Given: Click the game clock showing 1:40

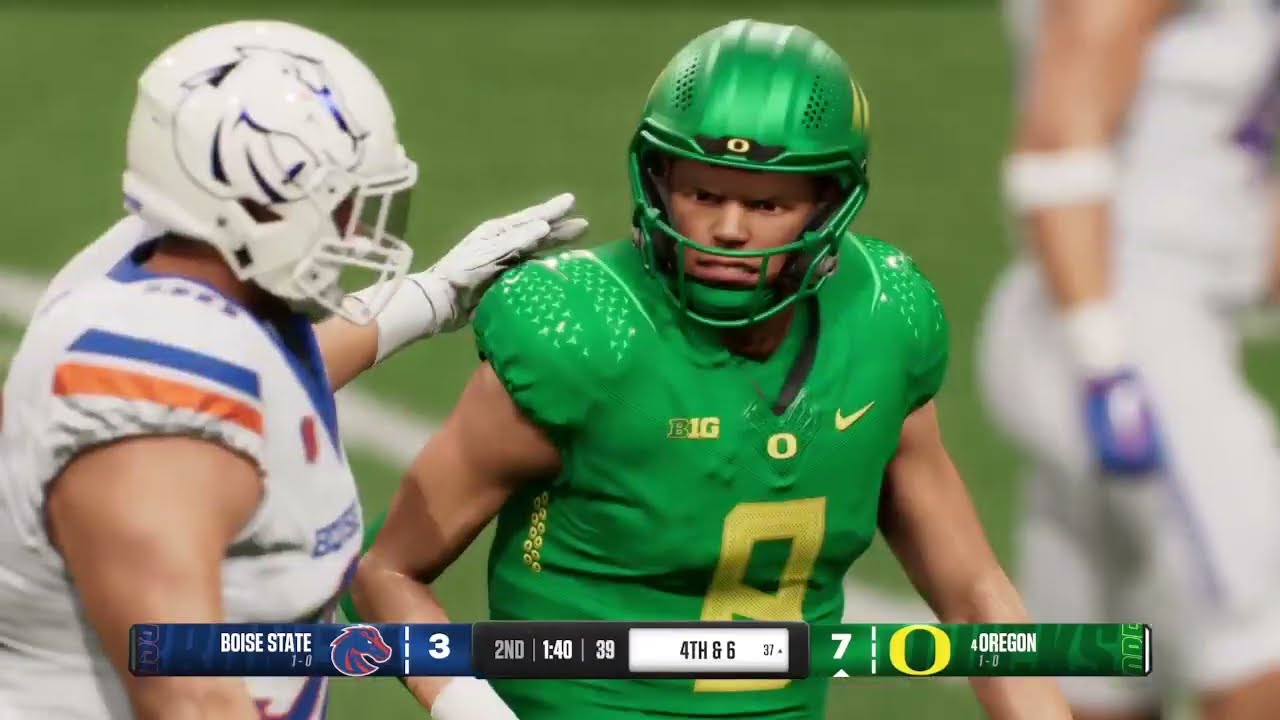Looking at the screenshot, I should point(556,647).
